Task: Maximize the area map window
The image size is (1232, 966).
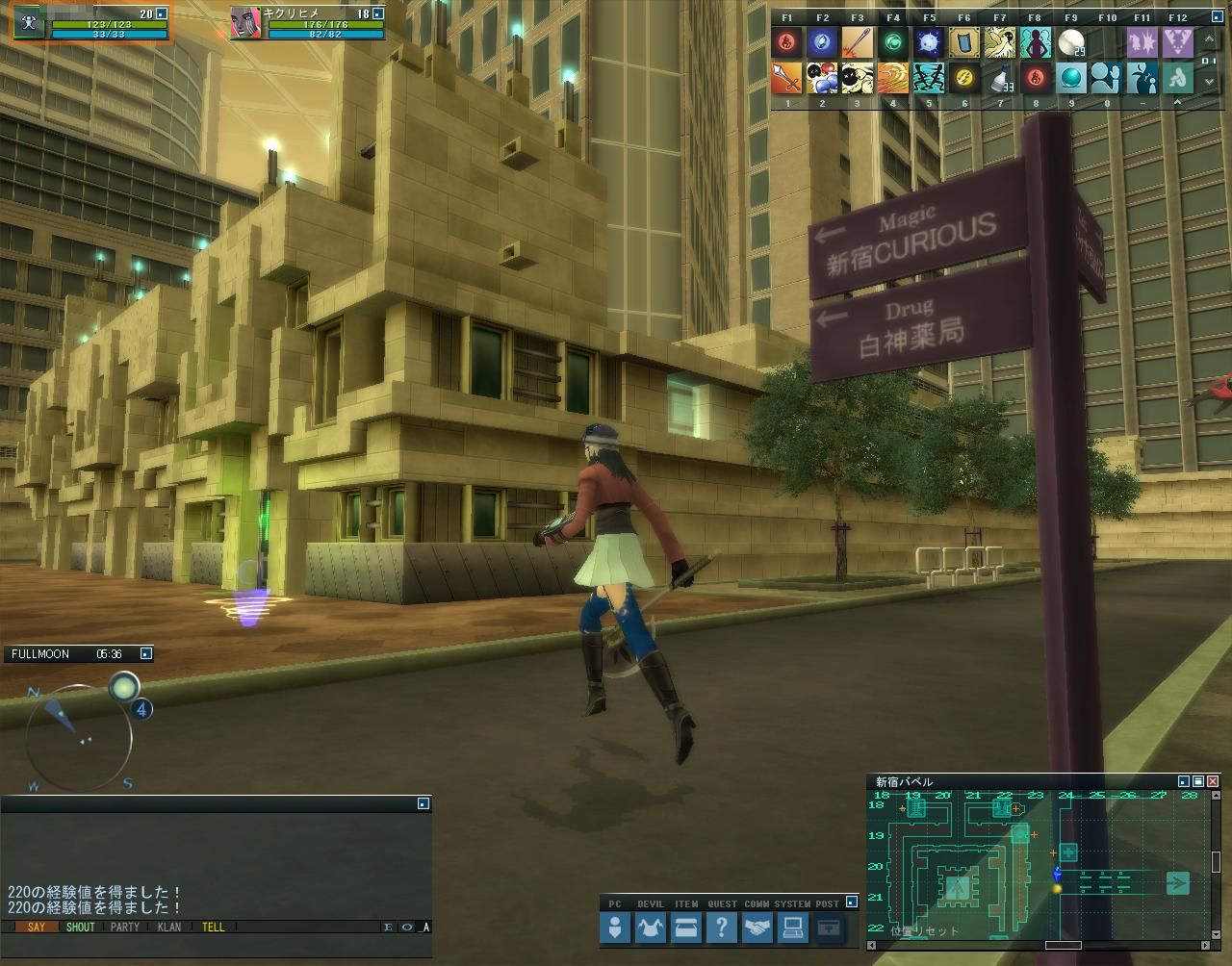Action: (x=1198, y=781)
